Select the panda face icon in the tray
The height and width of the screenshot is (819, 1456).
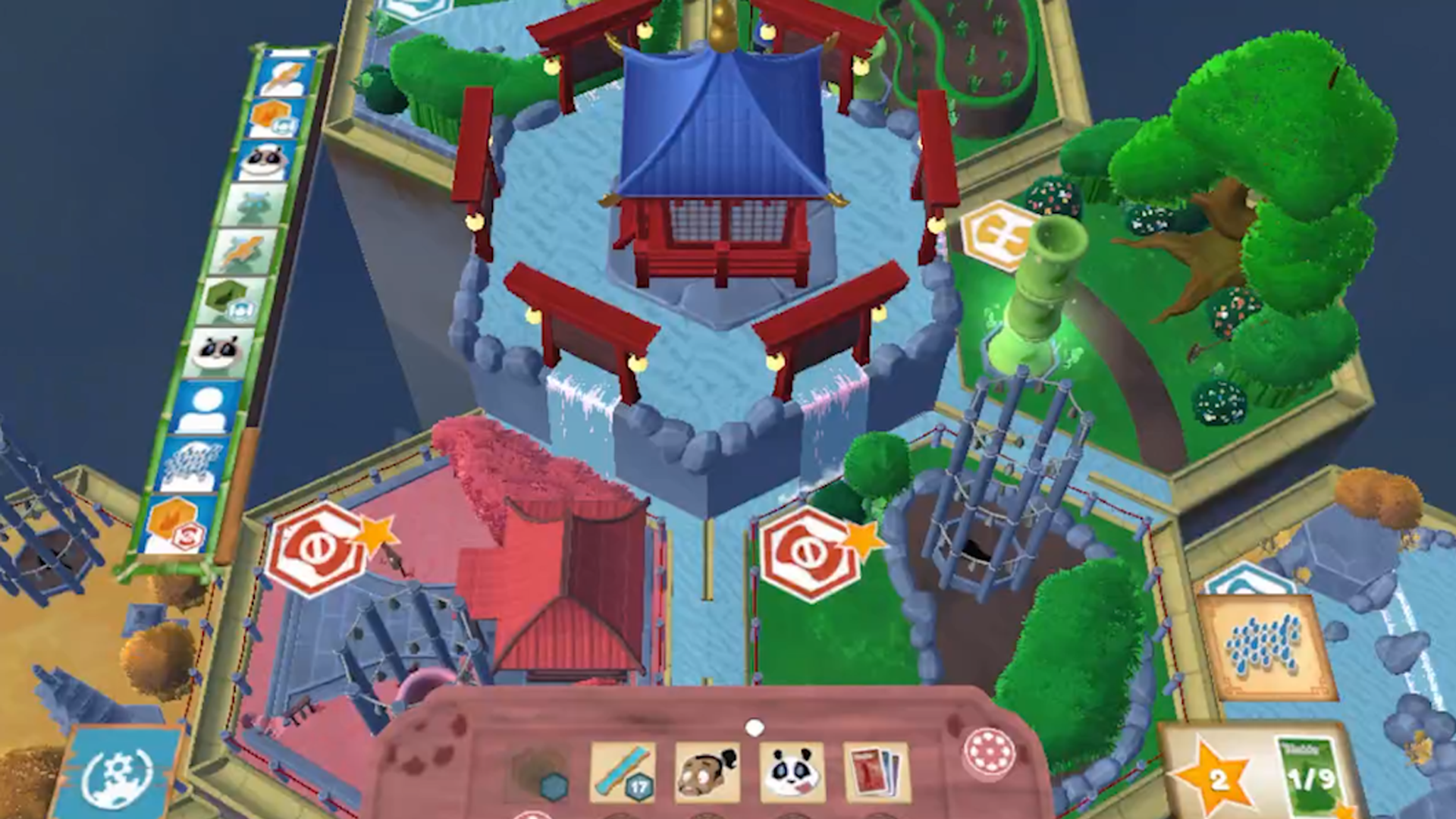pyautogui.click(x=792, y=773)
